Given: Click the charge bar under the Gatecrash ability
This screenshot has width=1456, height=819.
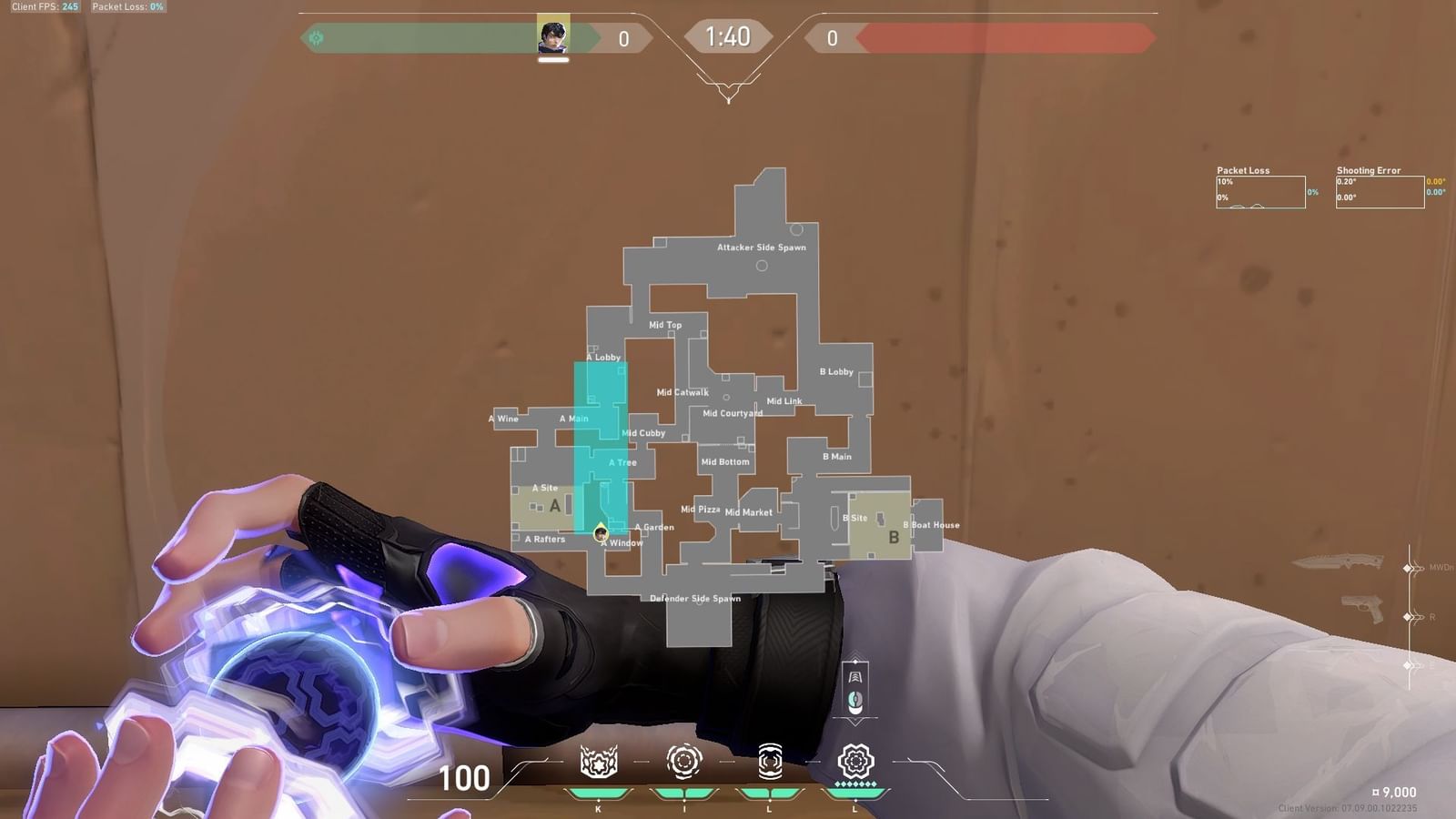Looking at the screenshot, I should 769,793.
